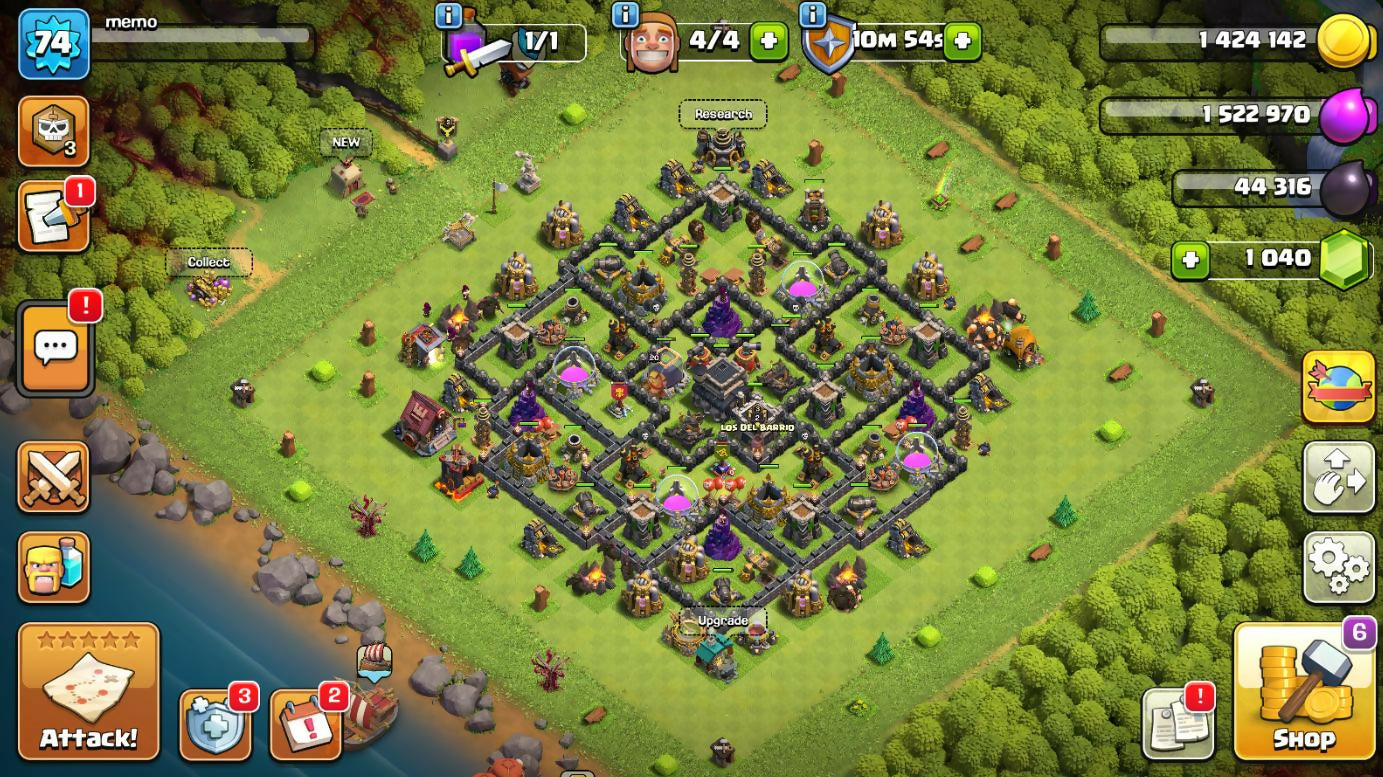Open the news papers button beside Shop

click(1178, 723)
